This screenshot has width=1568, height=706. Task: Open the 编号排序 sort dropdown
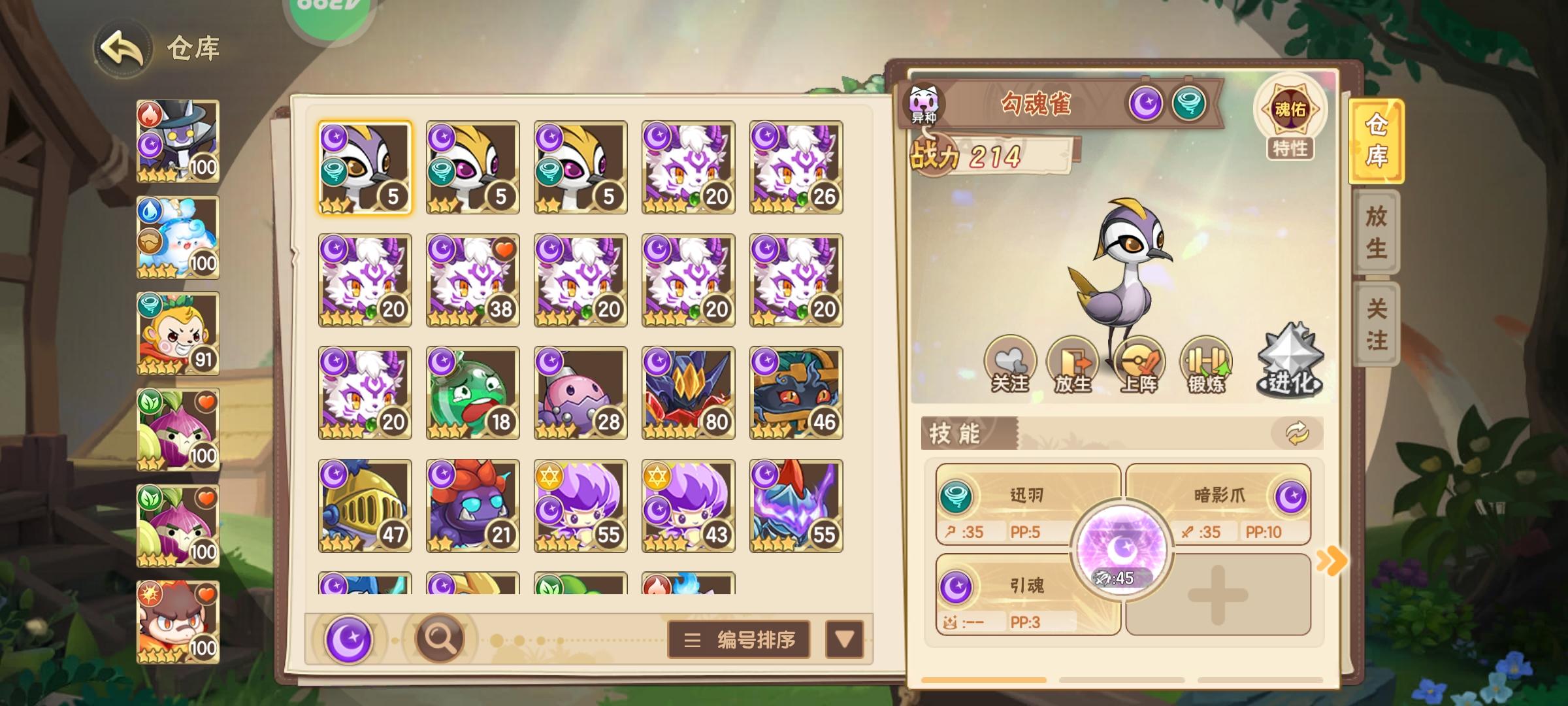pyautogui.click(x=738, y=636)
